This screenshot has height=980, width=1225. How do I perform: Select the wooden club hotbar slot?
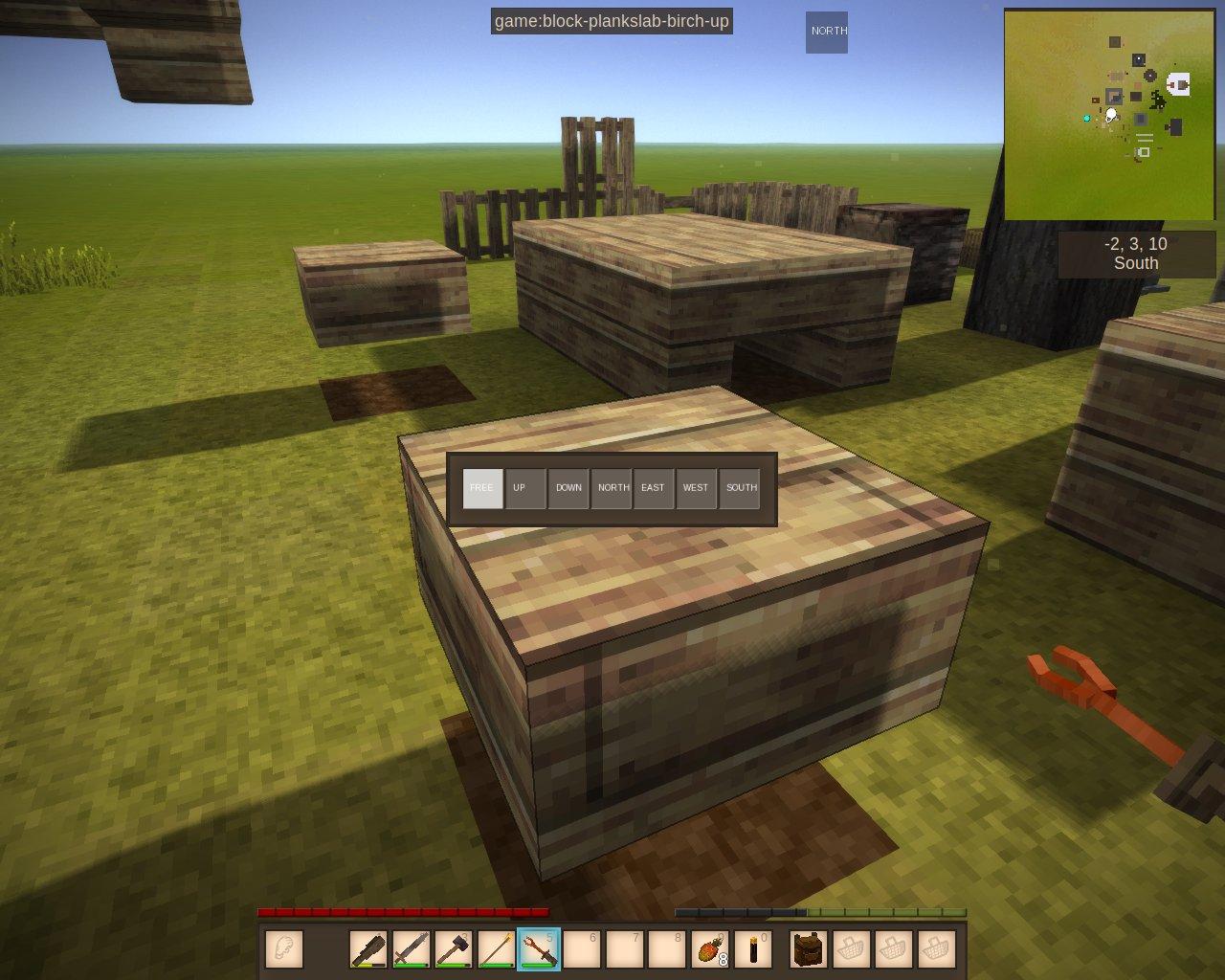pyautogui.click(x=368, y=949)
